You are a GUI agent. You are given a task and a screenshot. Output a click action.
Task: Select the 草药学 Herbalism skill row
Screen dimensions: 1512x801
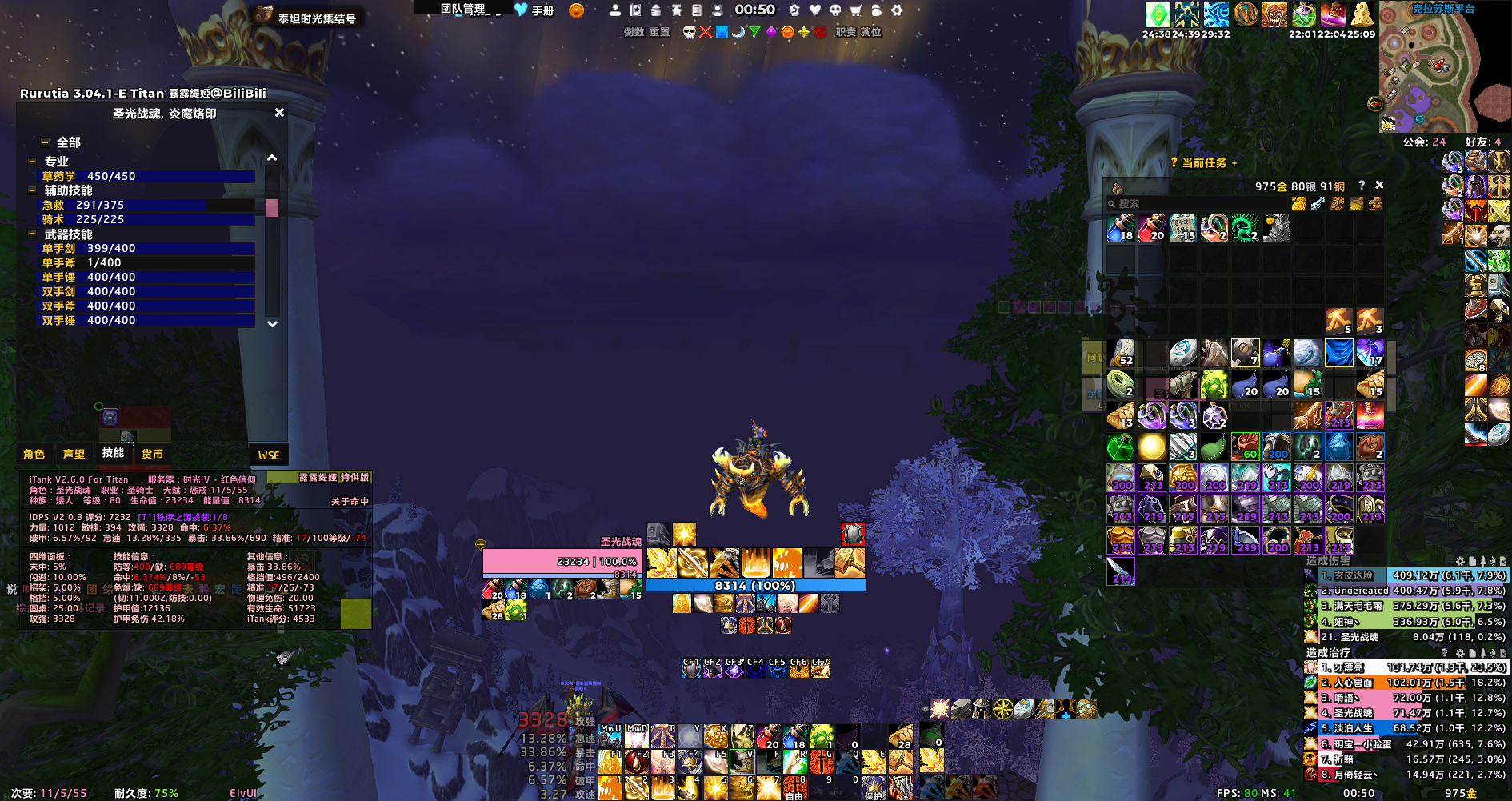[148, 176]
